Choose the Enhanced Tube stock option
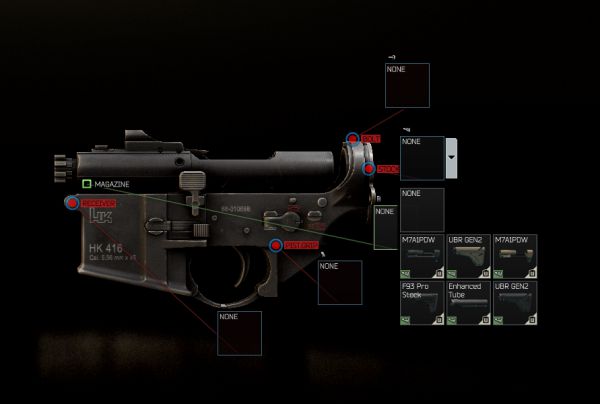This screenshot has height=404, width=600. click(467, 304)
